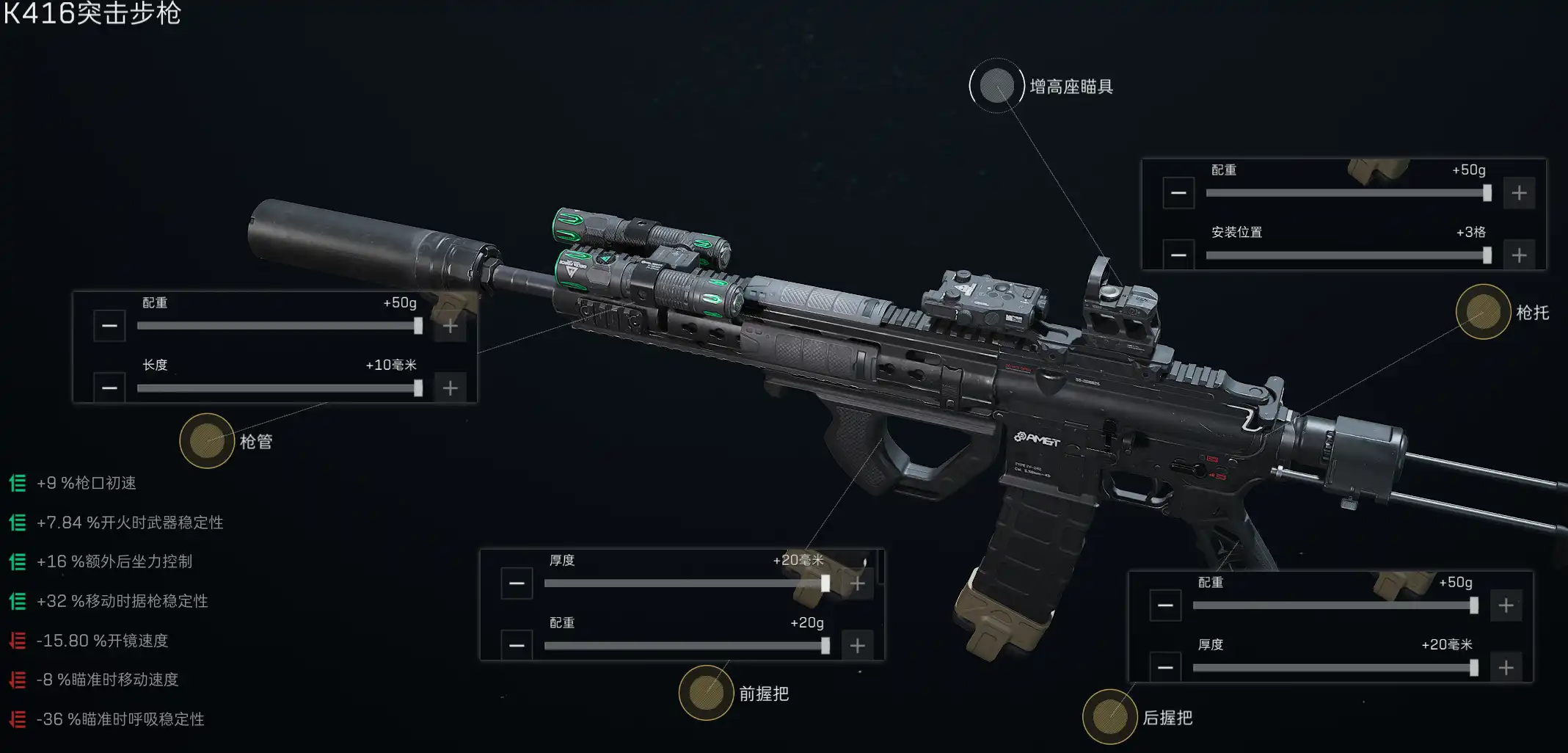This screenshot has height=753, width=1568.
Task: Click the +20g 配重 slider track
Action: [x=685, y=646]
